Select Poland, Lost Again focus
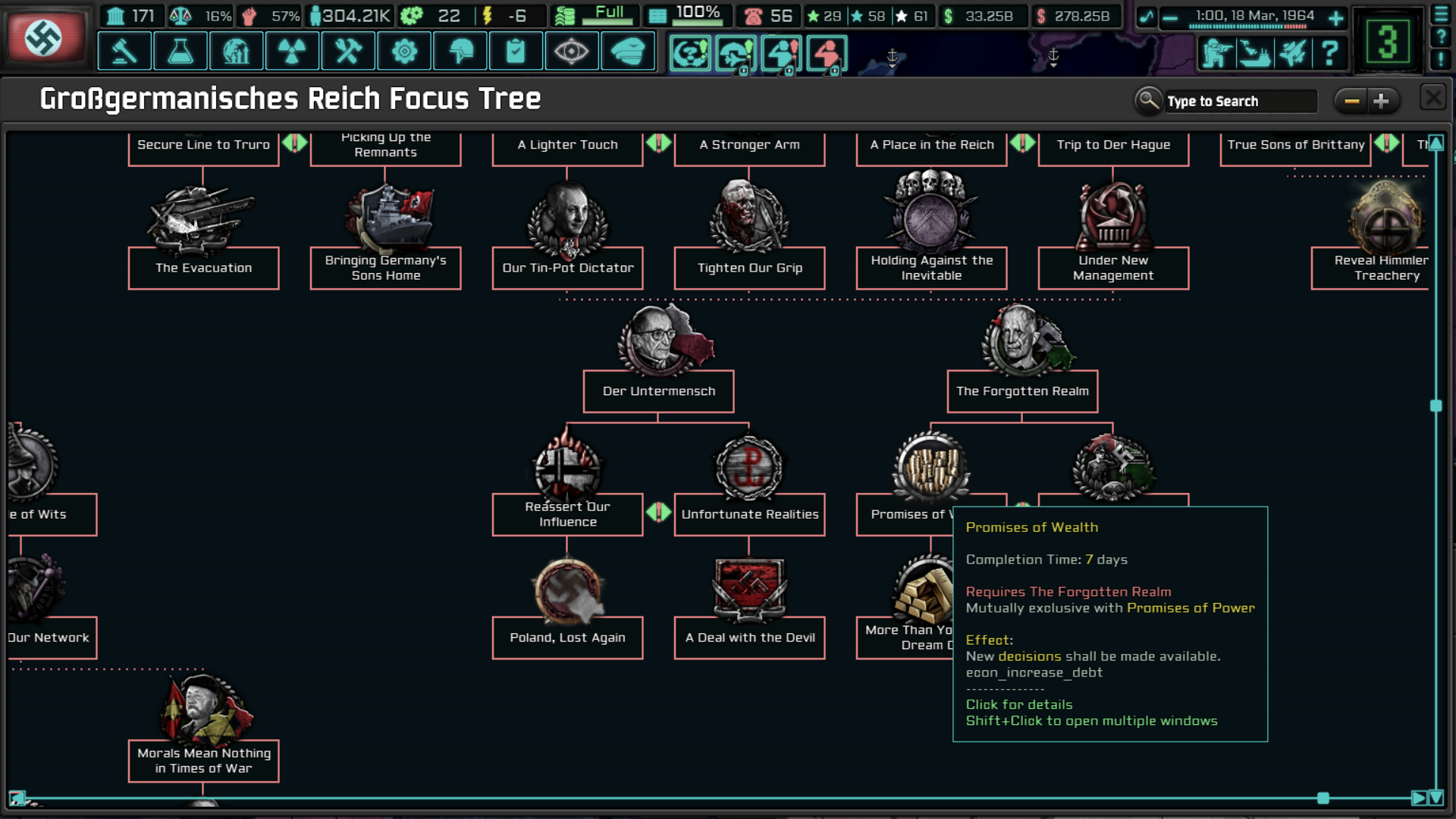Image resolution: width=1456 pixels, height=819 pixels. [567, 638]
